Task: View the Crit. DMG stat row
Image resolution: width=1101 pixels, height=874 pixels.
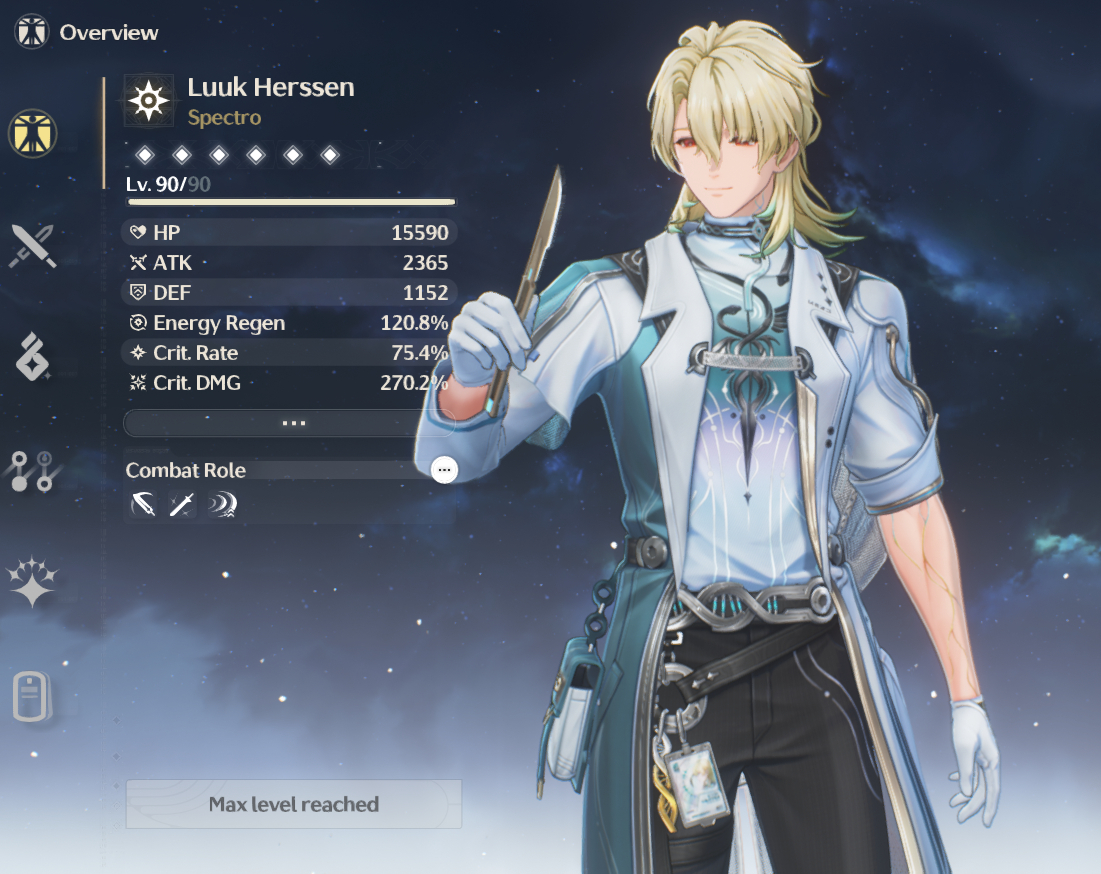Action: [289, 382]
